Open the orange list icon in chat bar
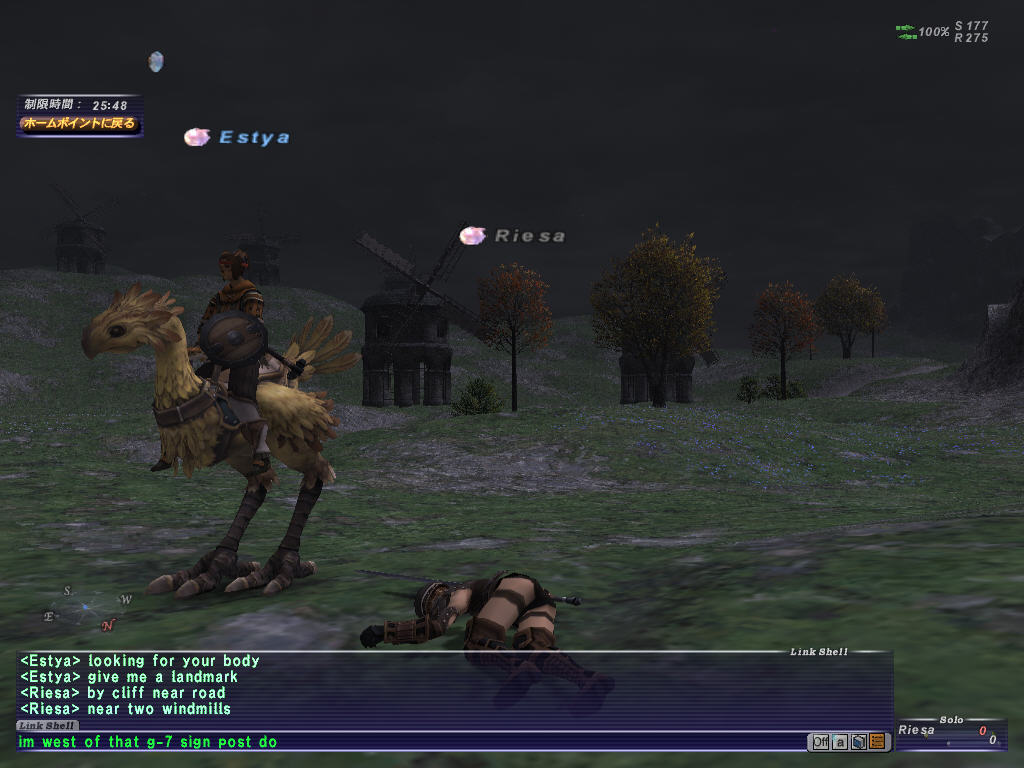This screenshot has width=1024, height=768. (876, 741)
